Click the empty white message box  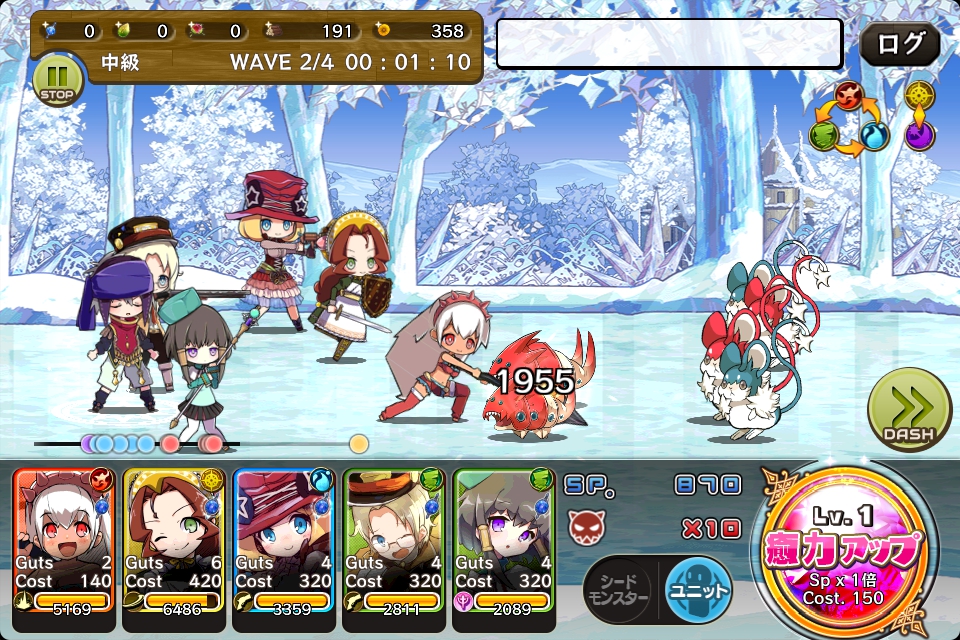tap(669, 44)
